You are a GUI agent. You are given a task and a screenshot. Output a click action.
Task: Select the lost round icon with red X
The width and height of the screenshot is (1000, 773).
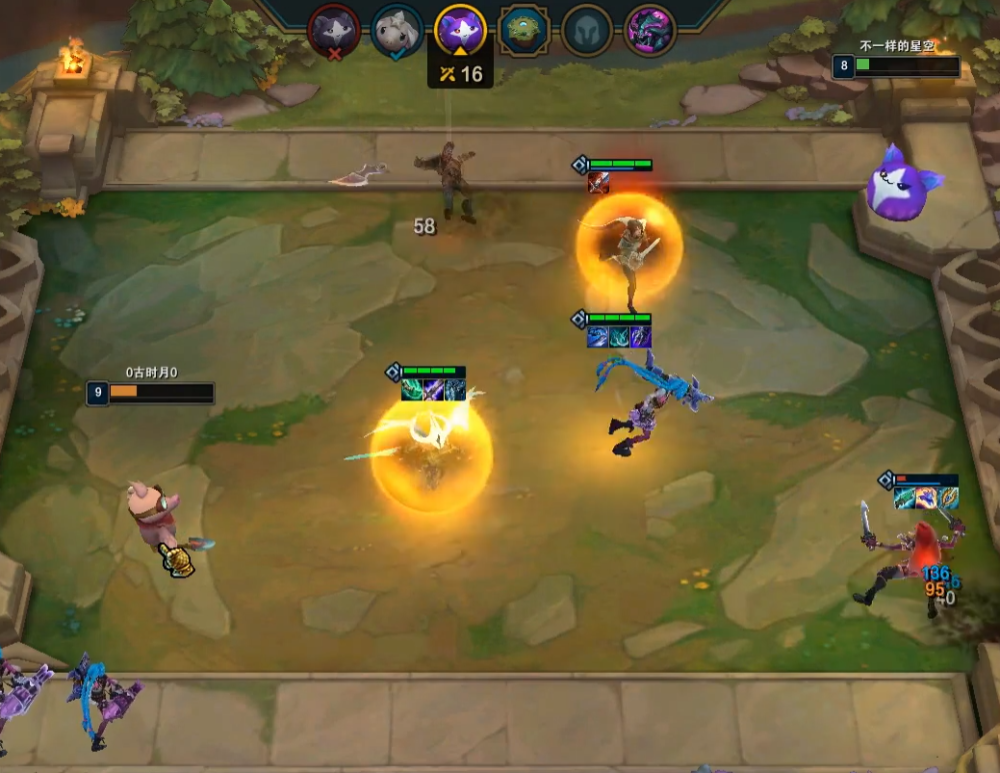[333, 30]
